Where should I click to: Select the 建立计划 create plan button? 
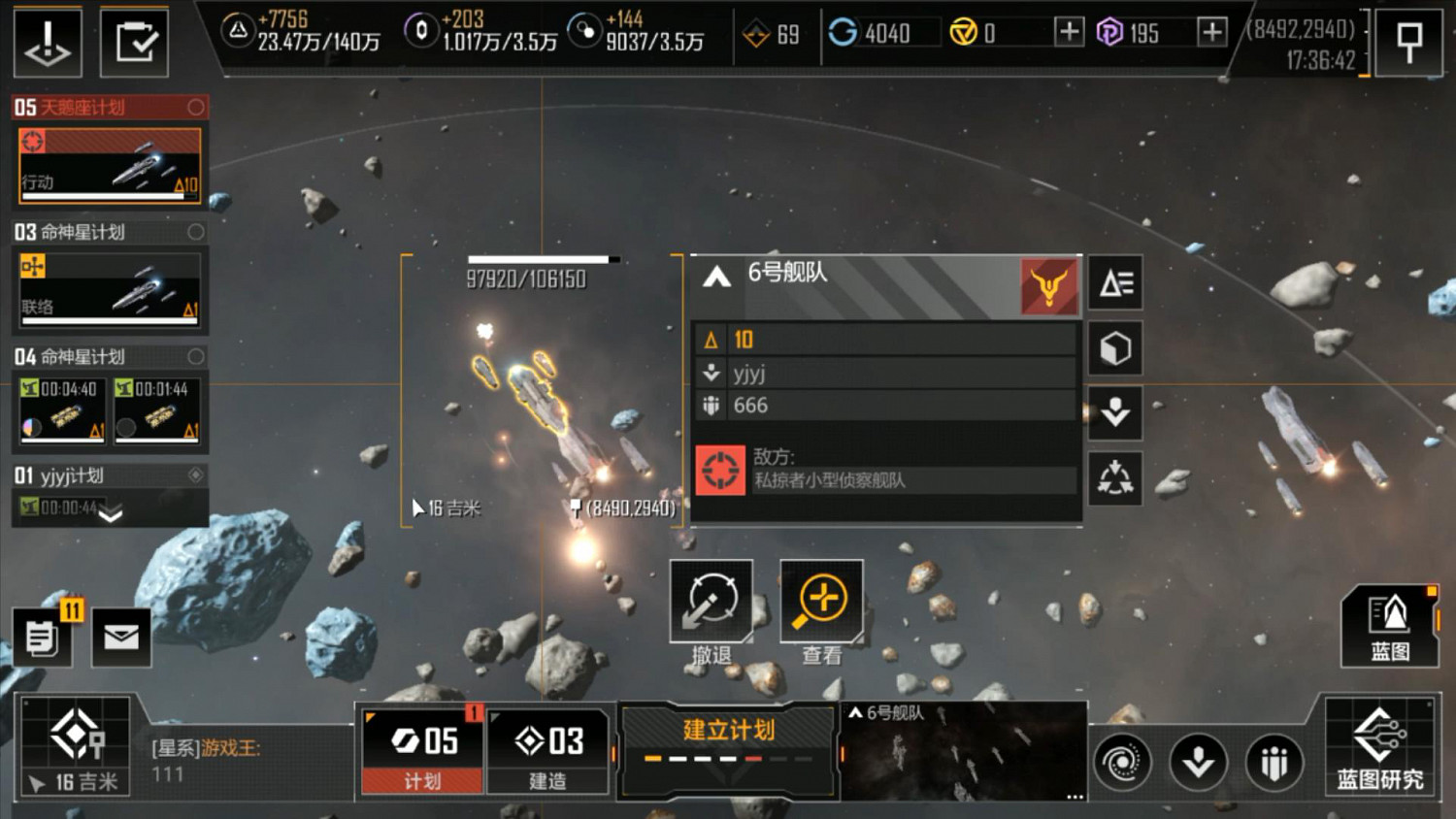(x=728, y=741)
